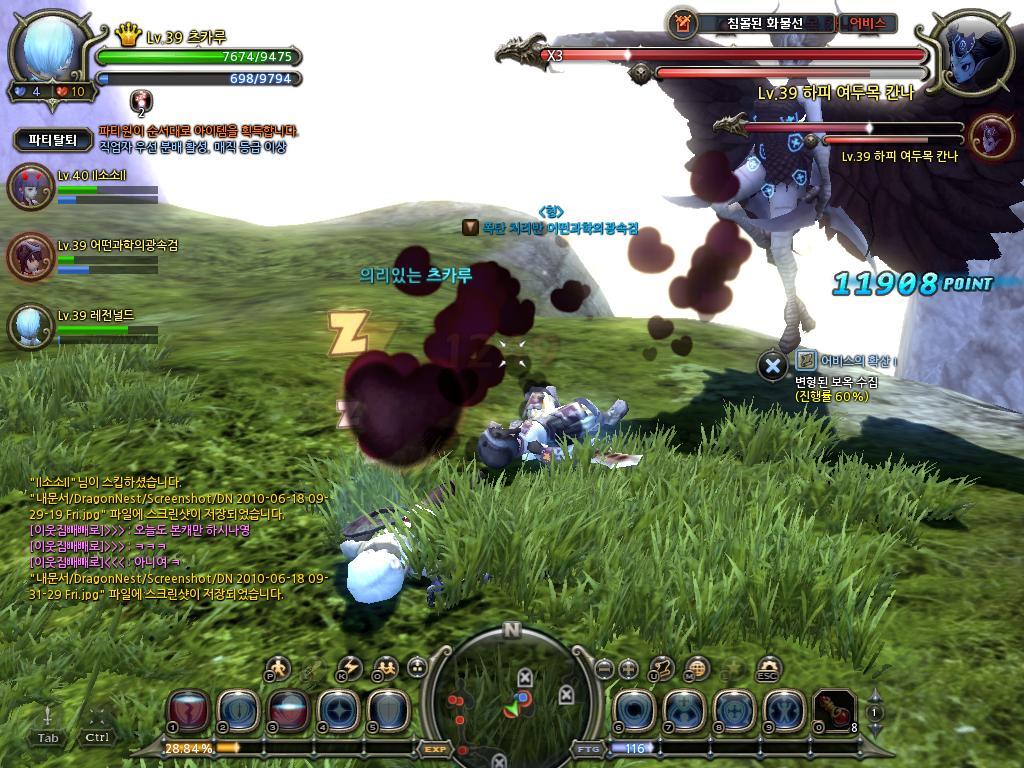Select party member 어떤과학의광속검 portrait
1024x768 pixels.
[x=30, y=256]
